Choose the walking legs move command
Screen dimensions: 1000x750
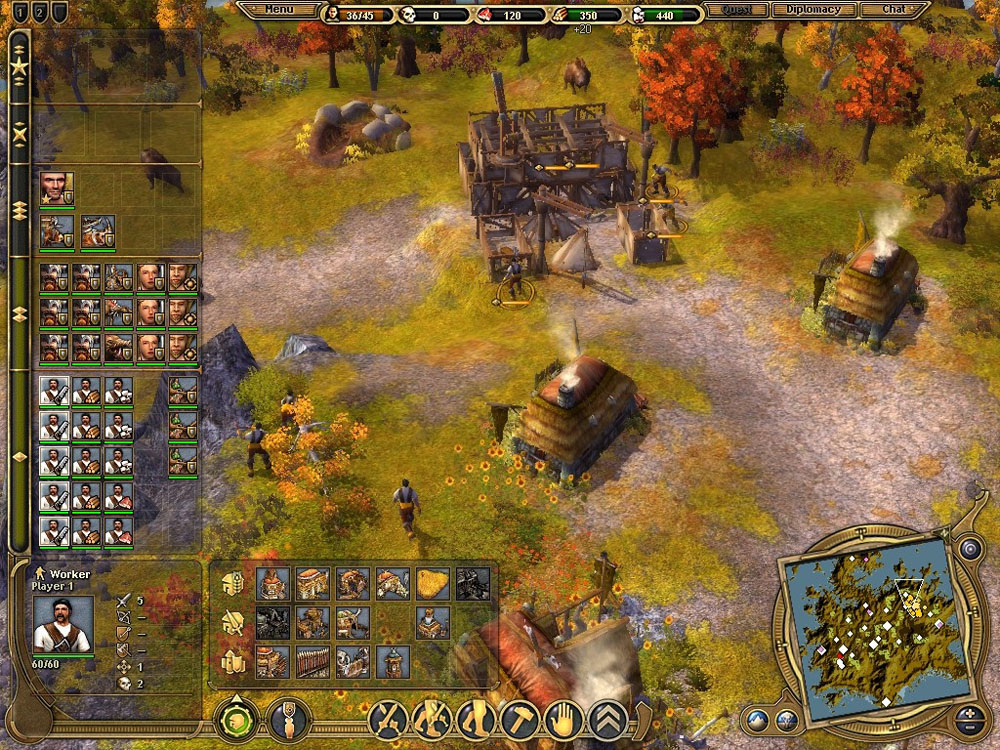pyautogui.click(x=432, y=719)
